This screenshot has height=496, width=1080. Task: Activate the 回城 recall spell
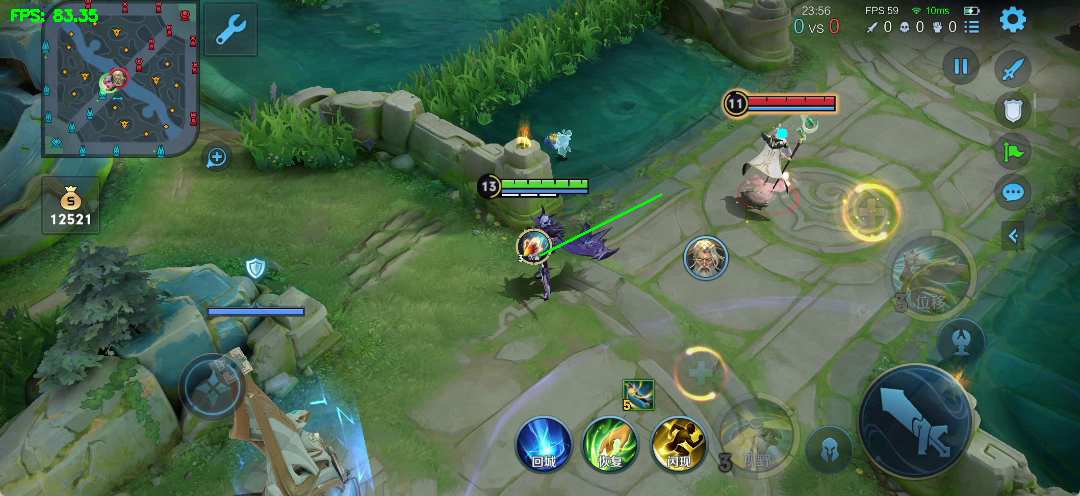pos(544,444)
